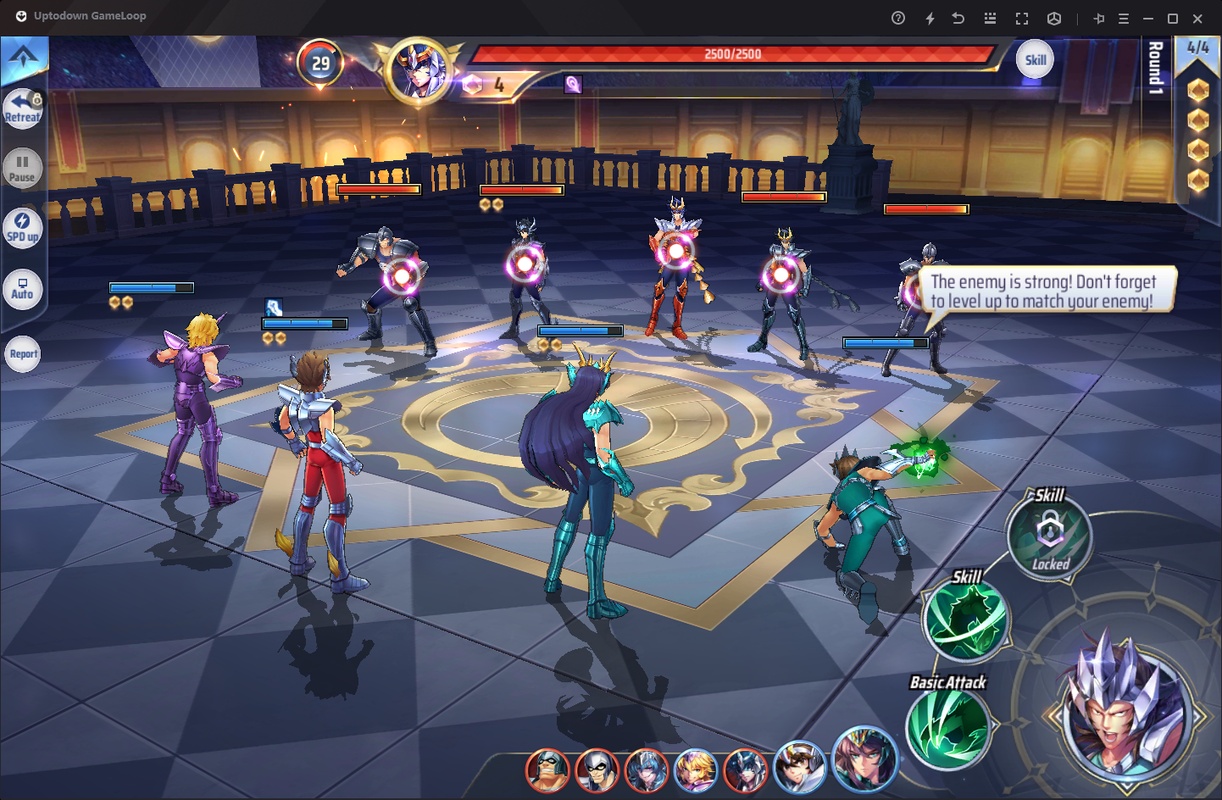Open the battle Report

23,353
